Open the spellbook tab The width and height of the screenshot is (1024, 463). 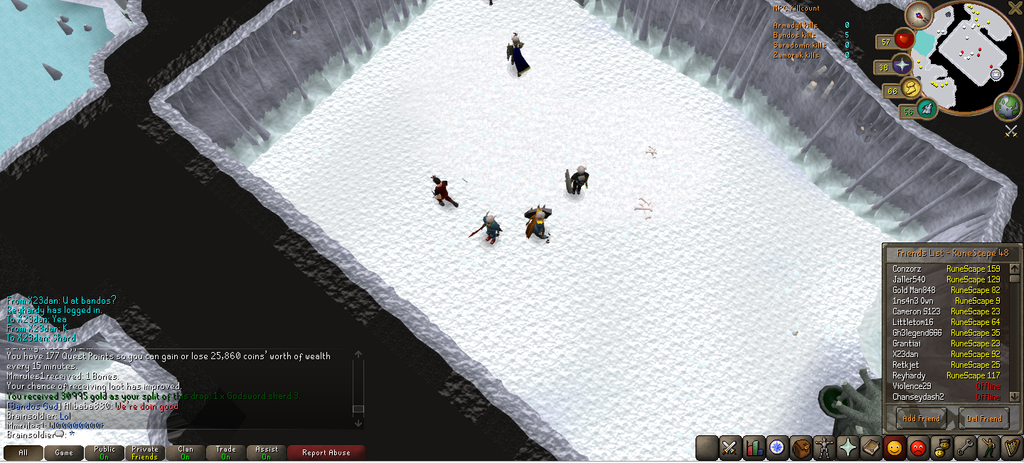[x=870, y=447]
